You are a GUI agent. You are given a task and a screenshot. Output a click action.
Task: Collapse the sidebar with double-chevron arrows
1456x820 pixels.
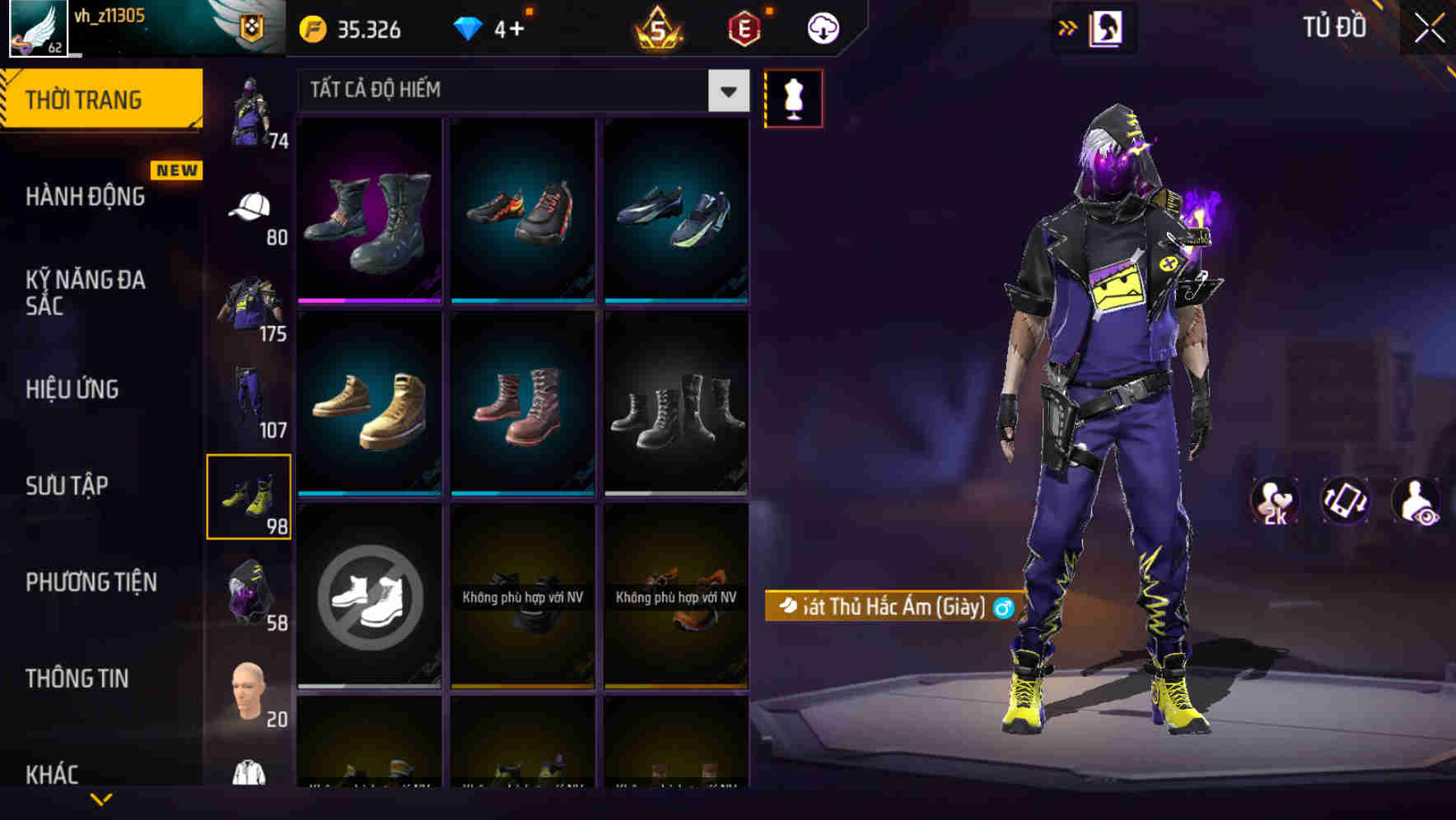1068,26
